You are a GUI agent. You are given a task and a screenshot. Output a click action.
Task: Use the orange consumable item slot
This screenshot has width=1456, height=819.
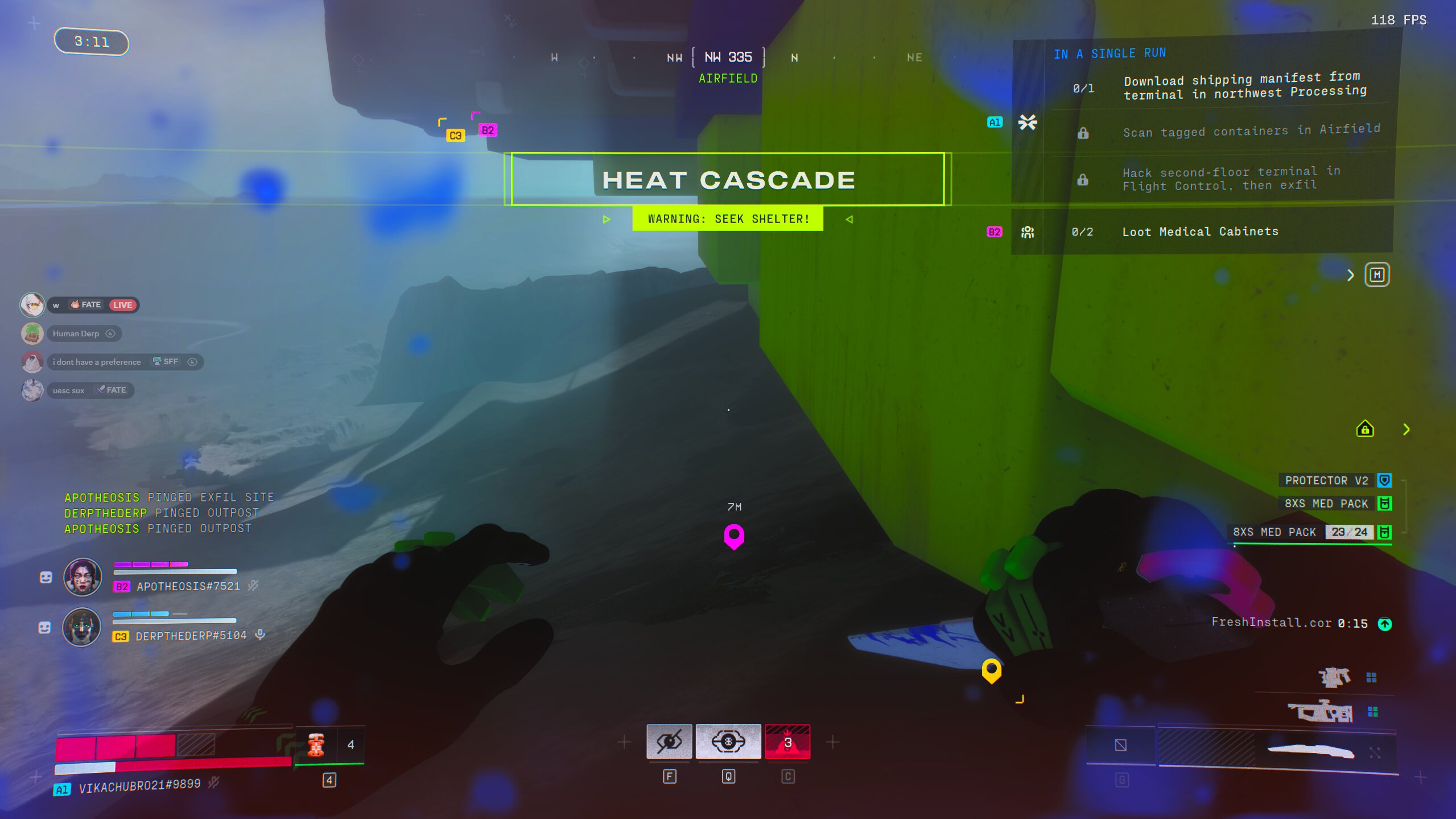pos(316,745)
